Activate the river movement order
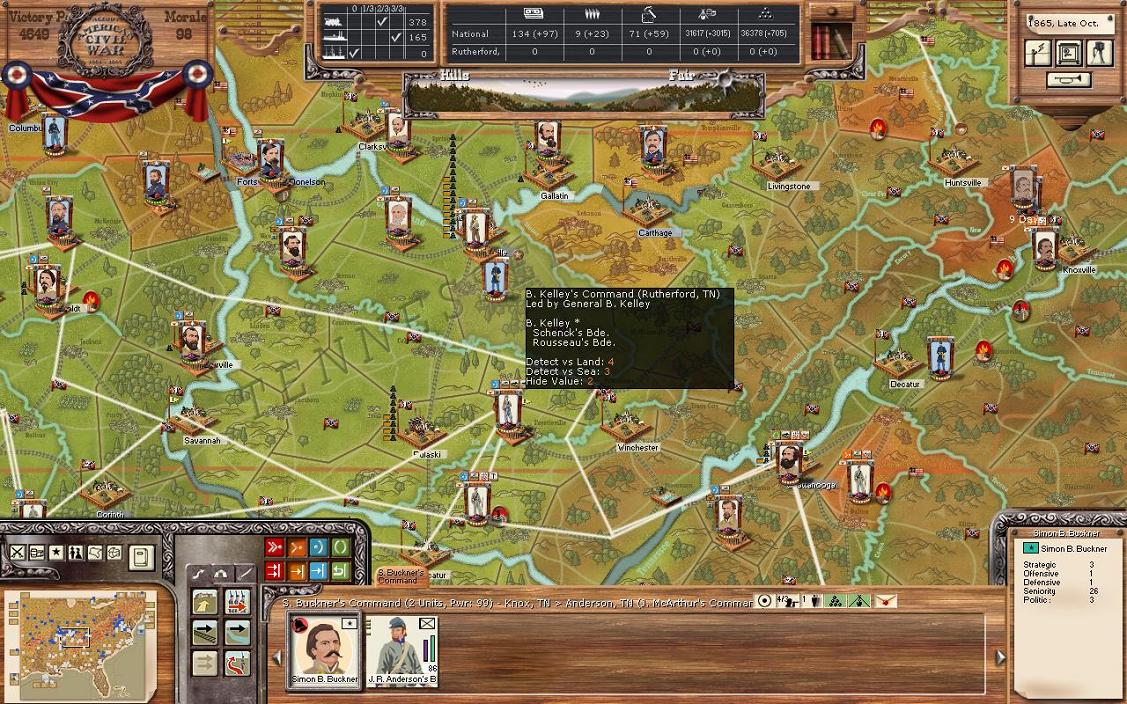 tap(238, 633)
